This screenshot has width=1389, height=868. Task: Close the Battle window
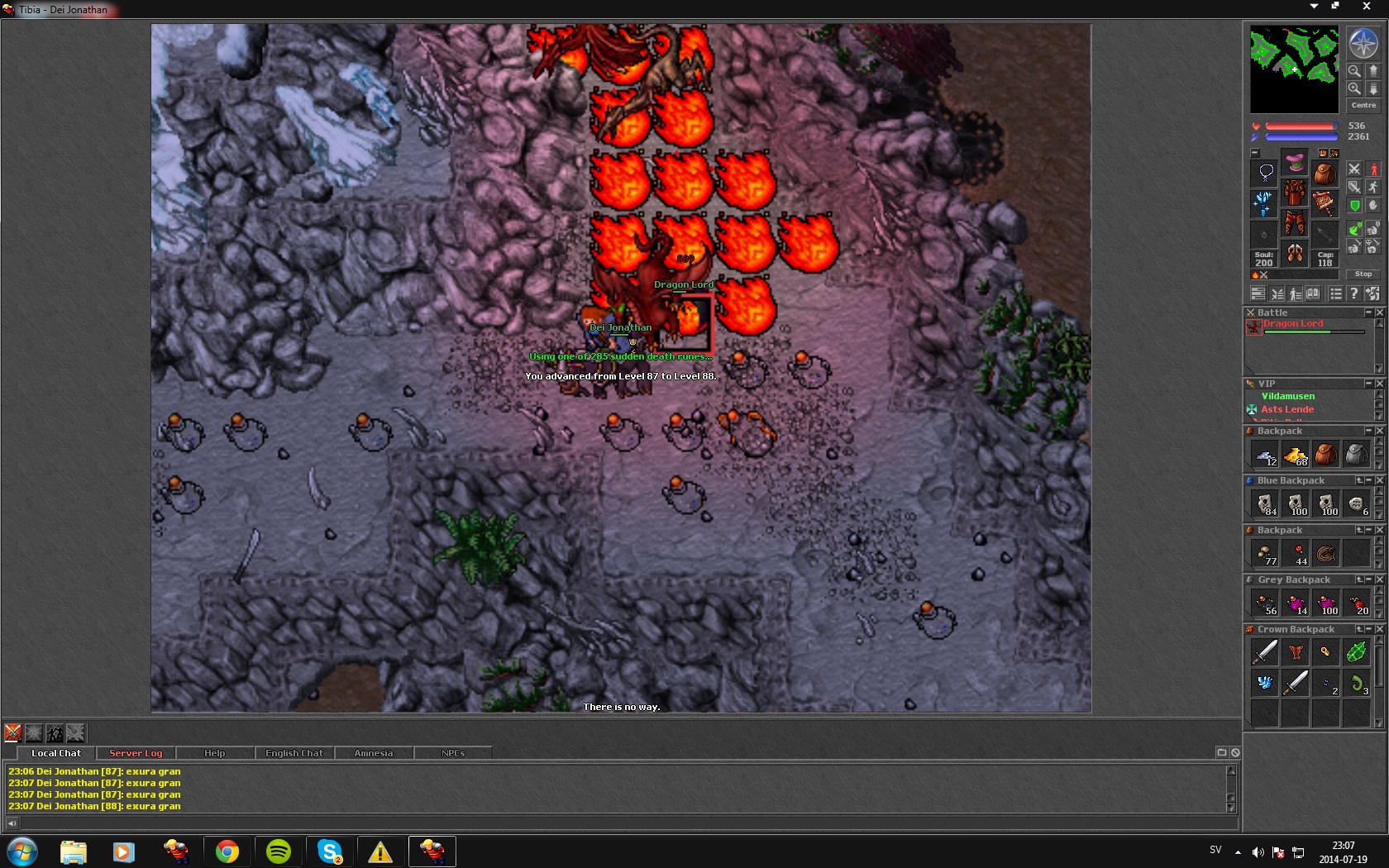1379,312
